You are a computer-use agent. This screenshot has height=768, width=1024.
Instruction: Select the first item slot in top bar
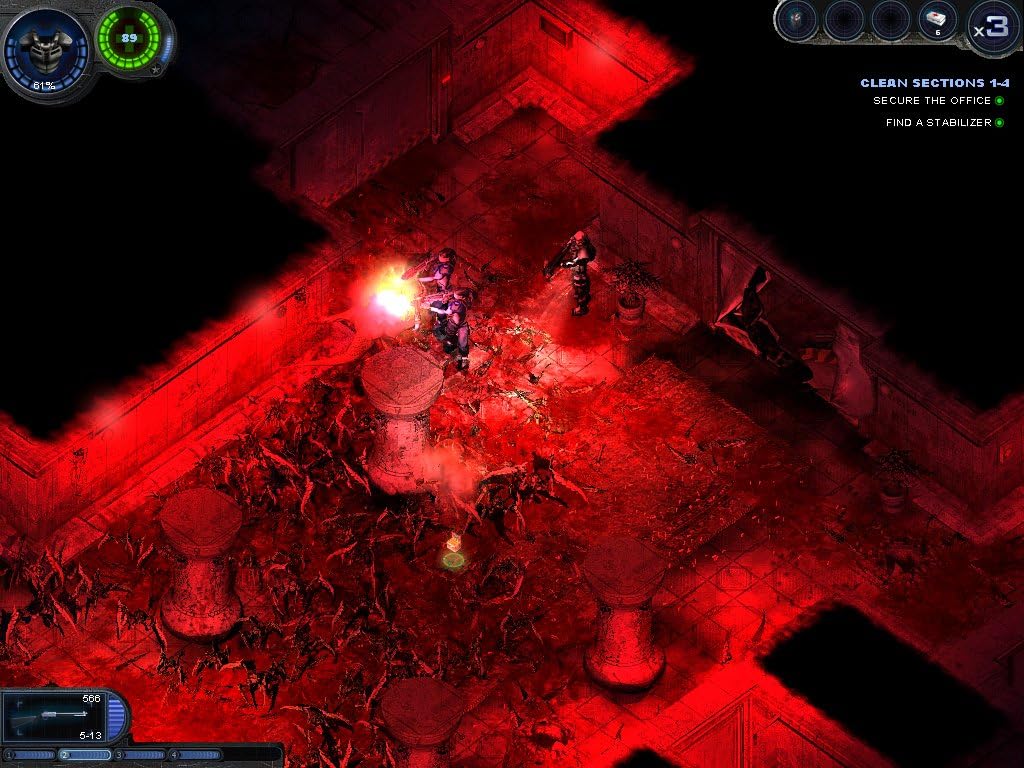797,21
